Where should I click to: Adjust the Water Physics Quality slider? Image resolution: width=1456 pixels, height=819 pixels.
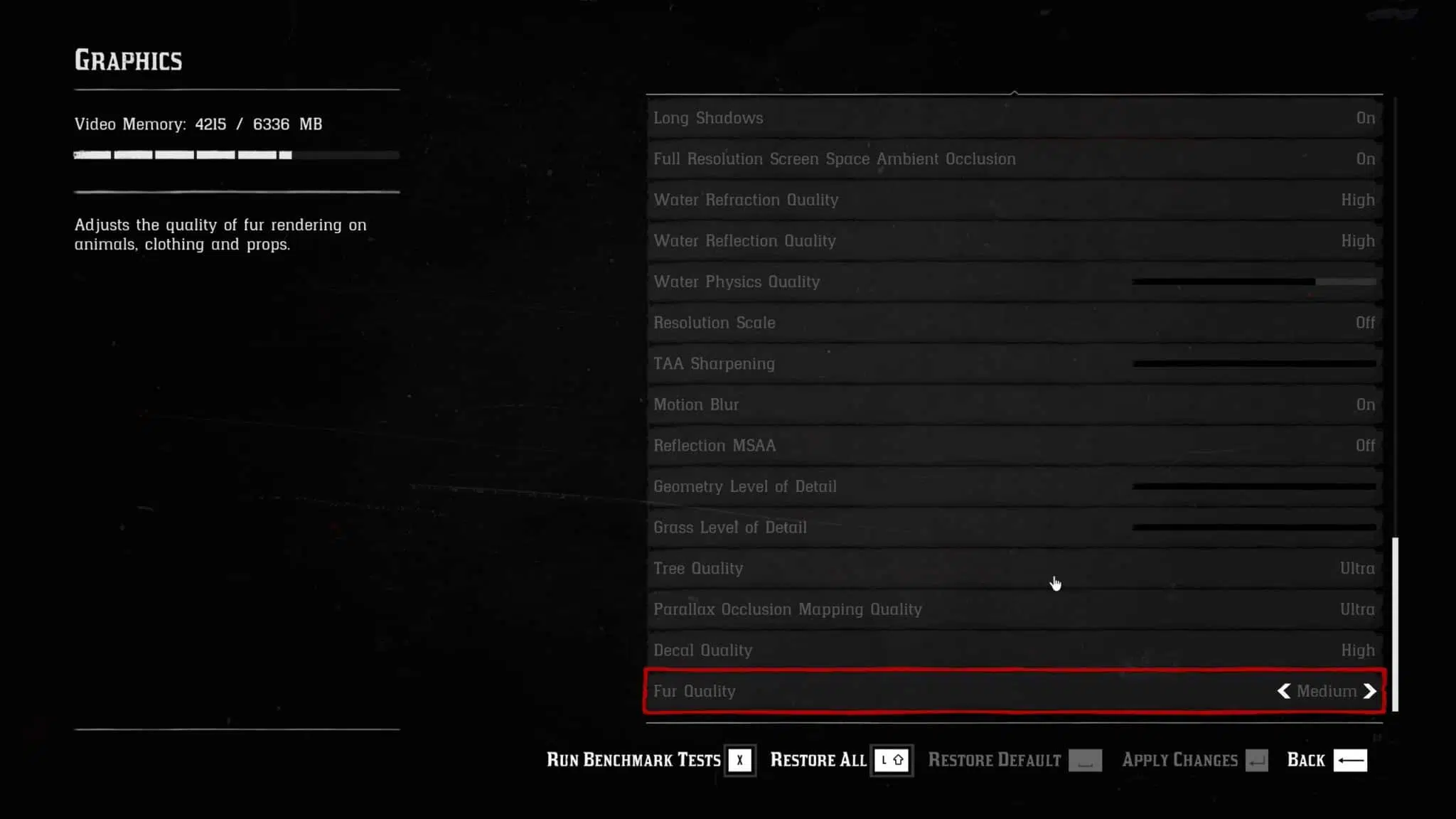(x=1255, y=282)
